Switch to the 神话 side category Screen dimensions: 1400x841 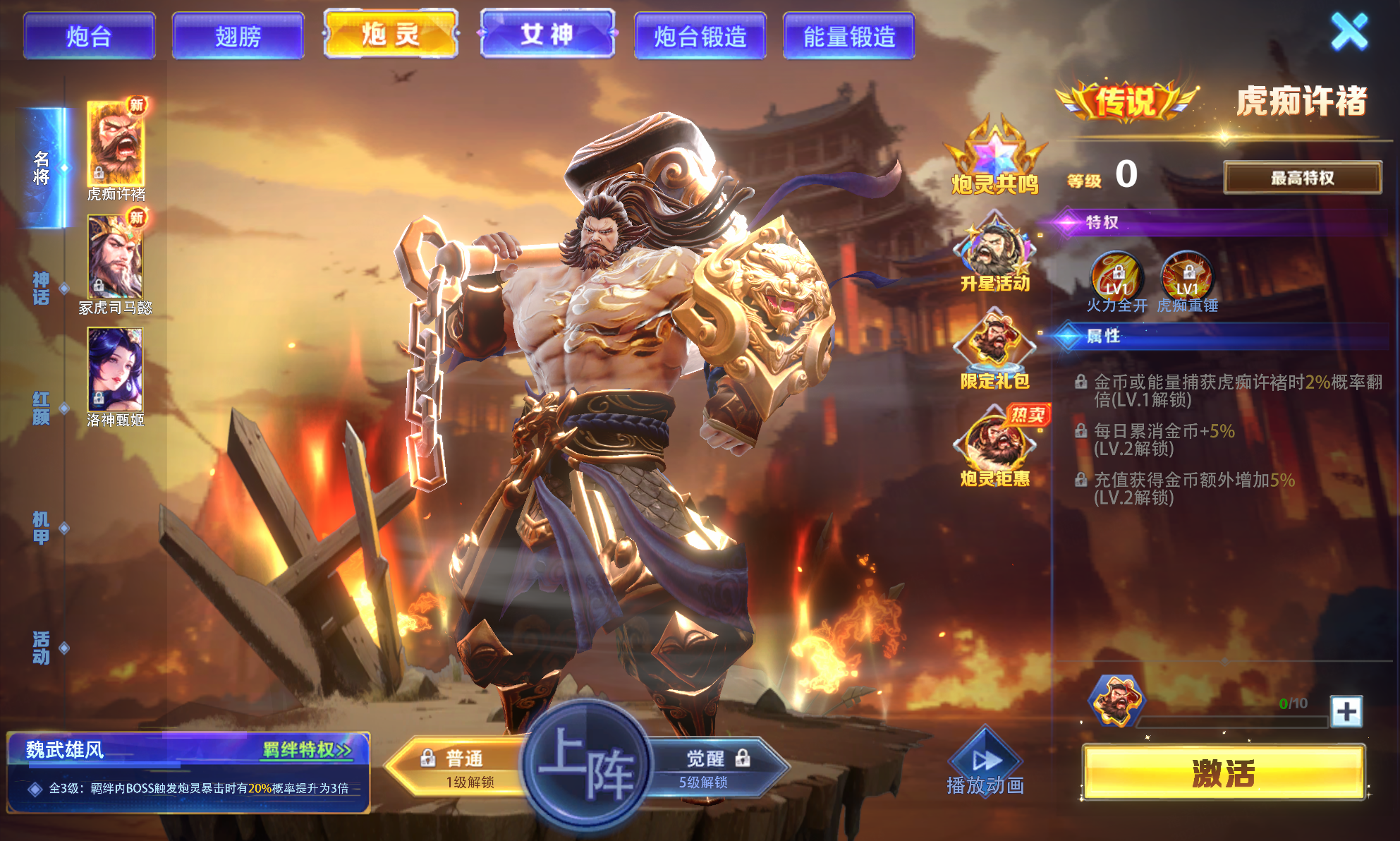click(x=42, y=288)
